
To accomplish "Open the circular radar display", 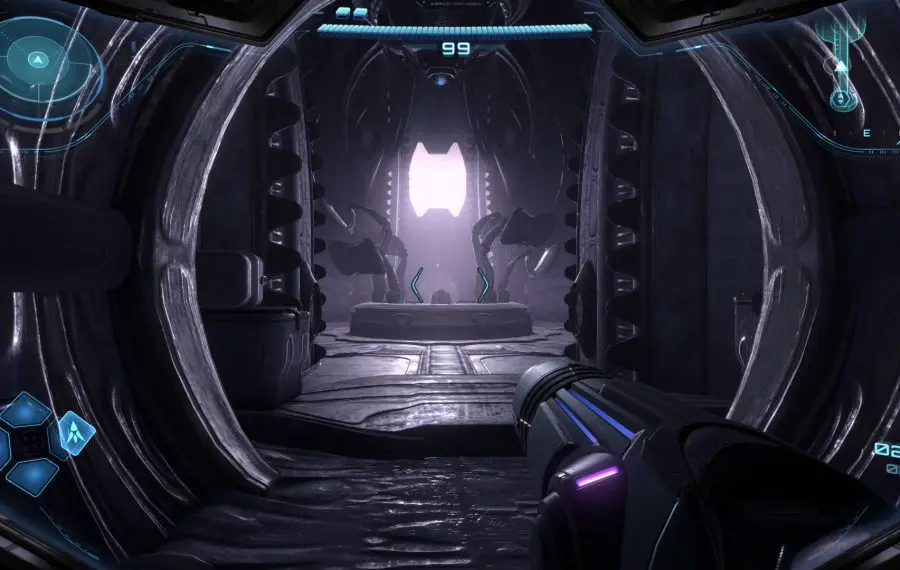I will pos(40,60).
